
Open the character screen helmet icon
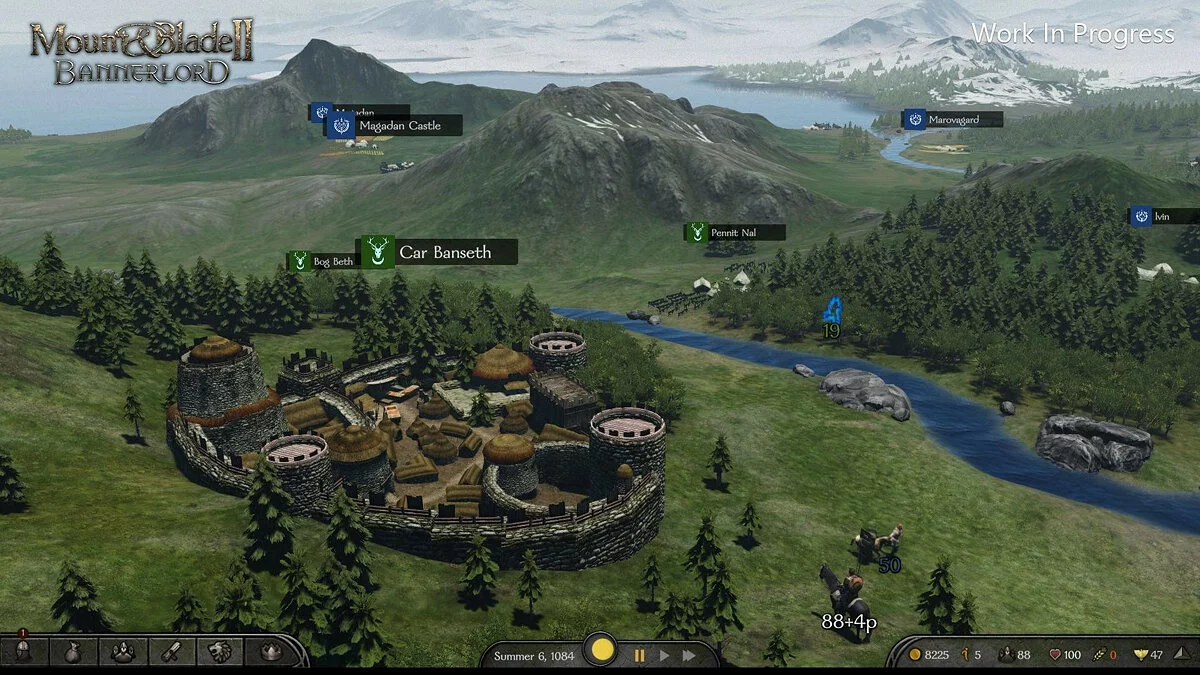[x=23, y=652]
